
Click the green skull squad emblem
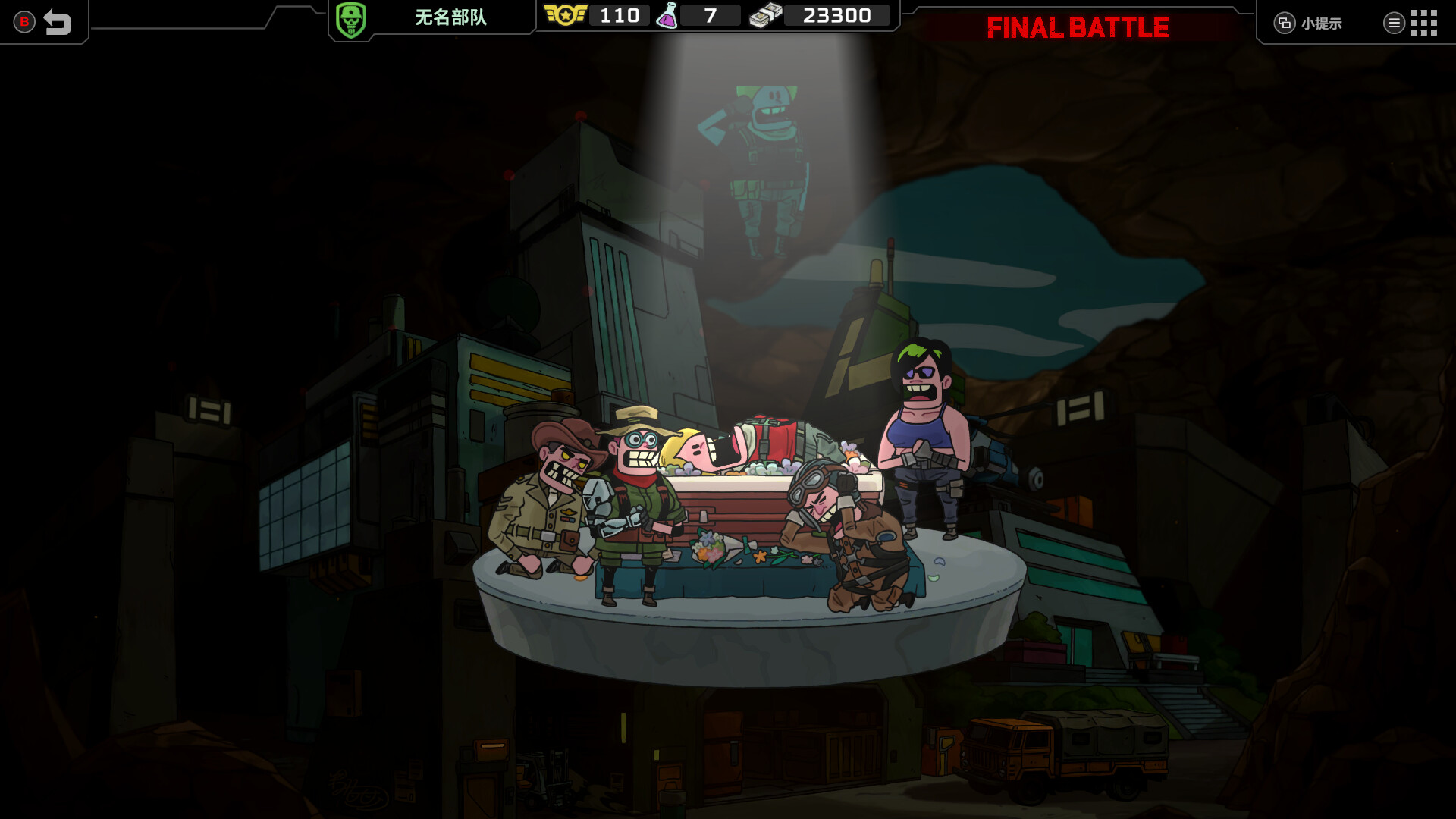(350, 20)
